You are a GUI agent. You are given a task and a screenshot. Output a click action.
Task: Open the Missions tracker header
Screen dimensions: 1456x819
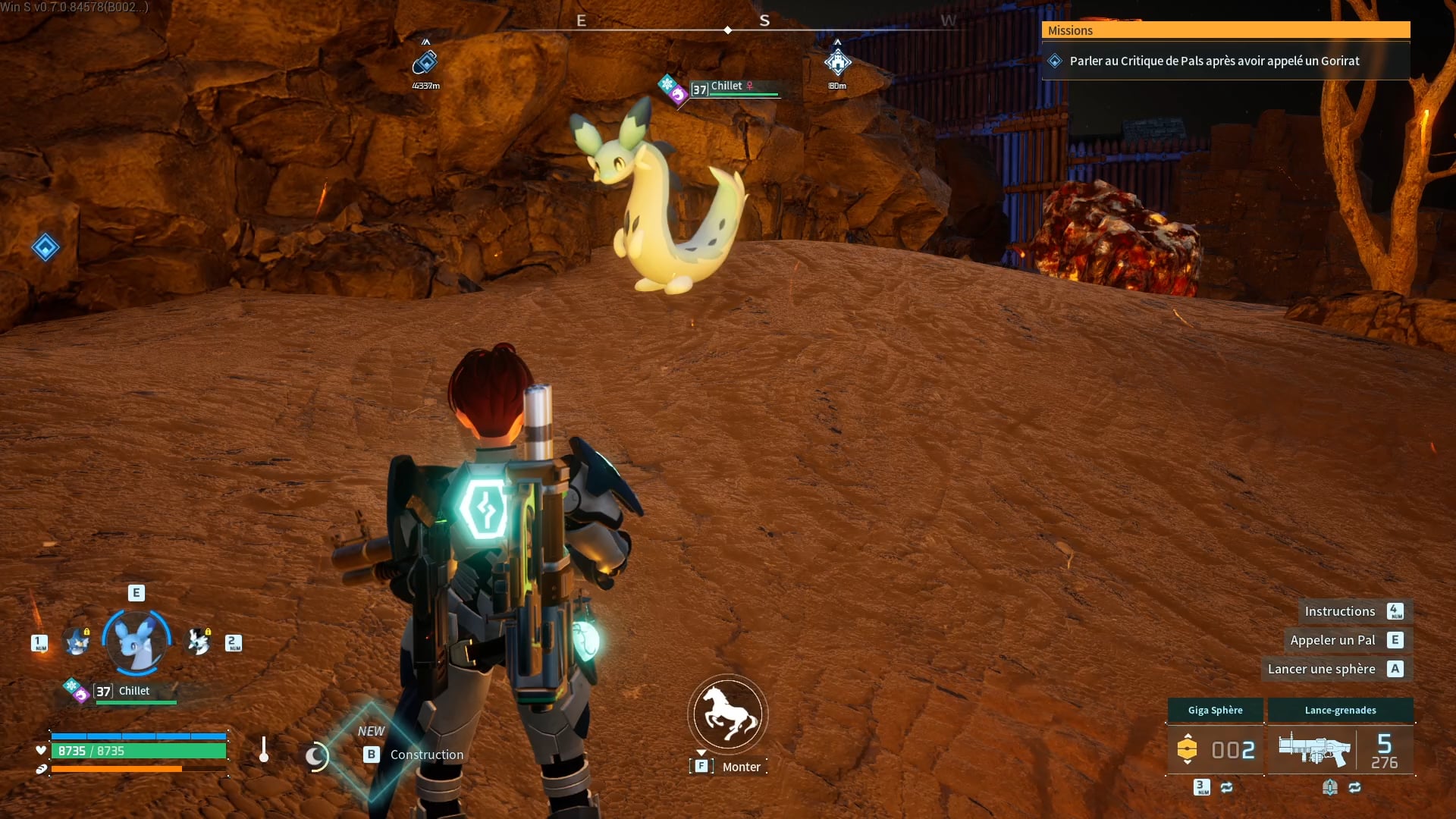1225,30
